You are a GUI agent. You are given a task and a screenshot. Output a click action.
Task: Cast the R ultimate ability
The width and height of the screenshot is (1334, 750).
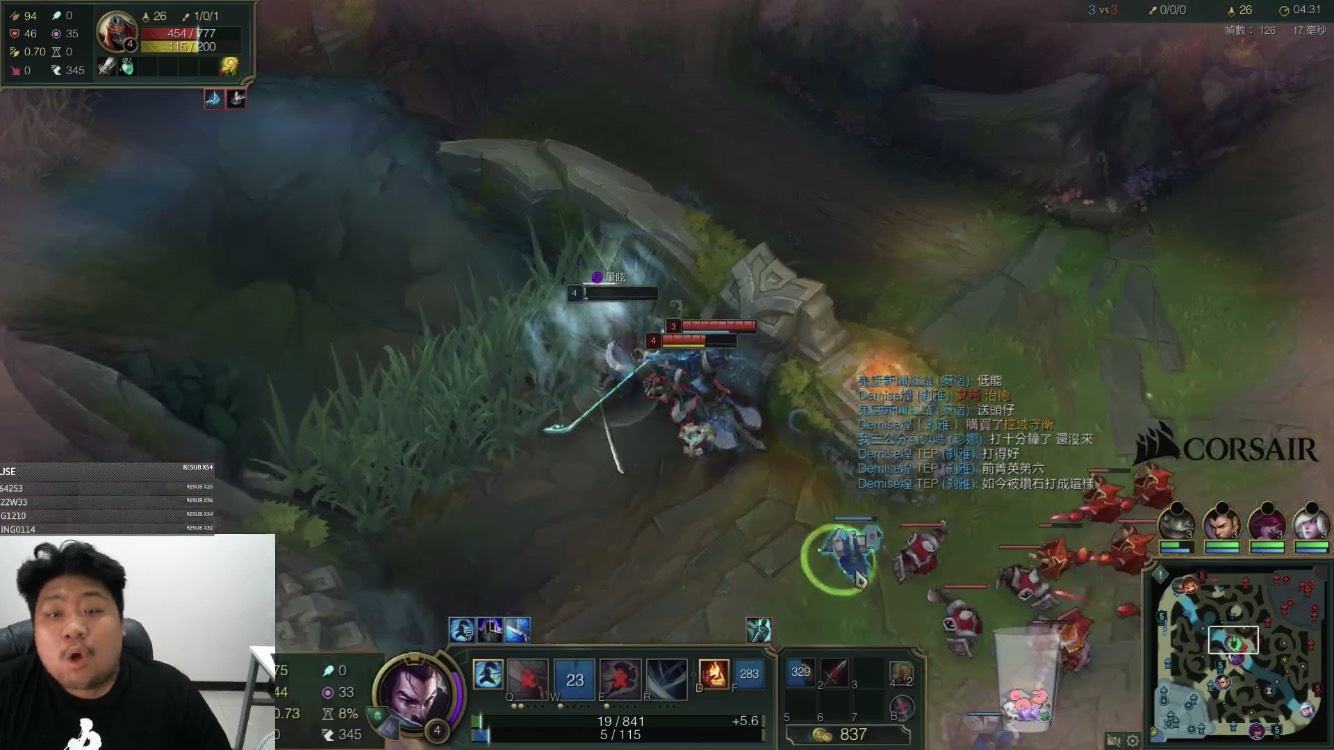[666, 678]
